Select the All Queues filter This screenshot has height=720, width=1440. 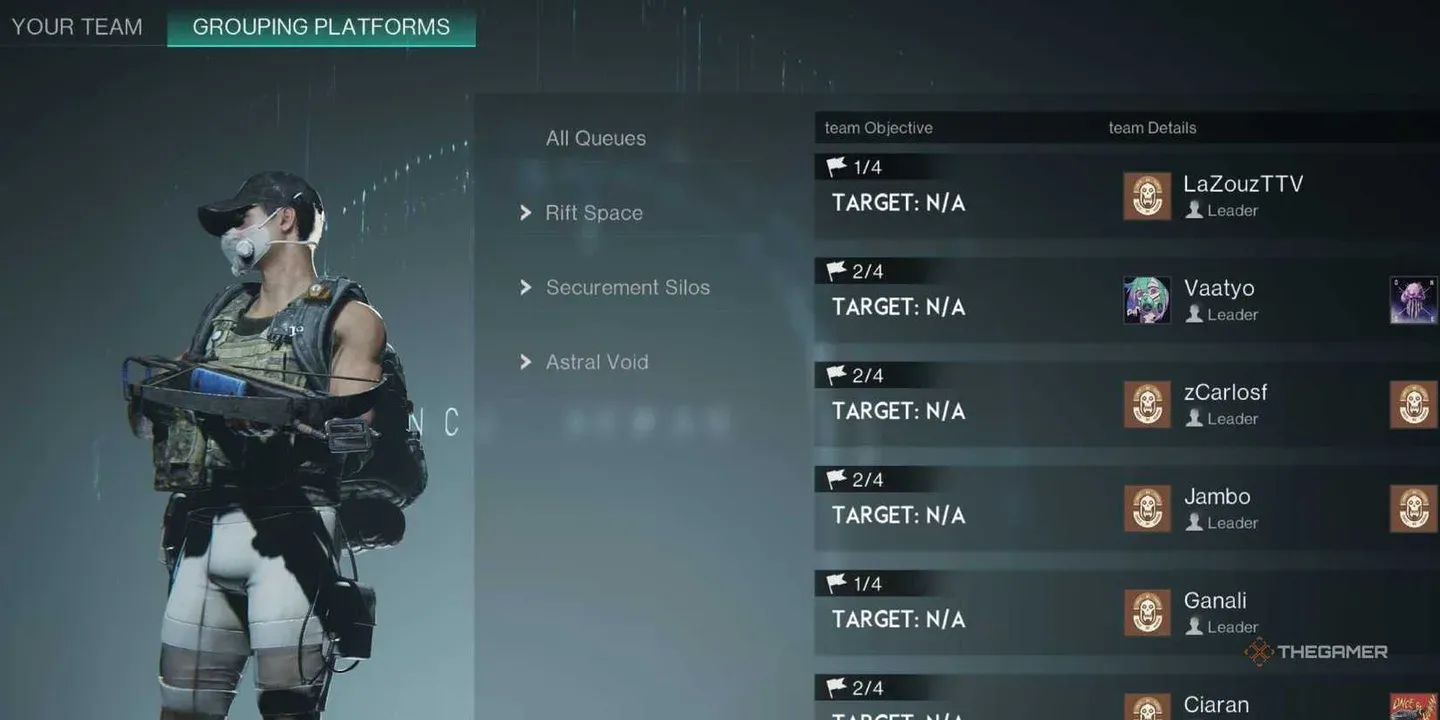point(596,137)
